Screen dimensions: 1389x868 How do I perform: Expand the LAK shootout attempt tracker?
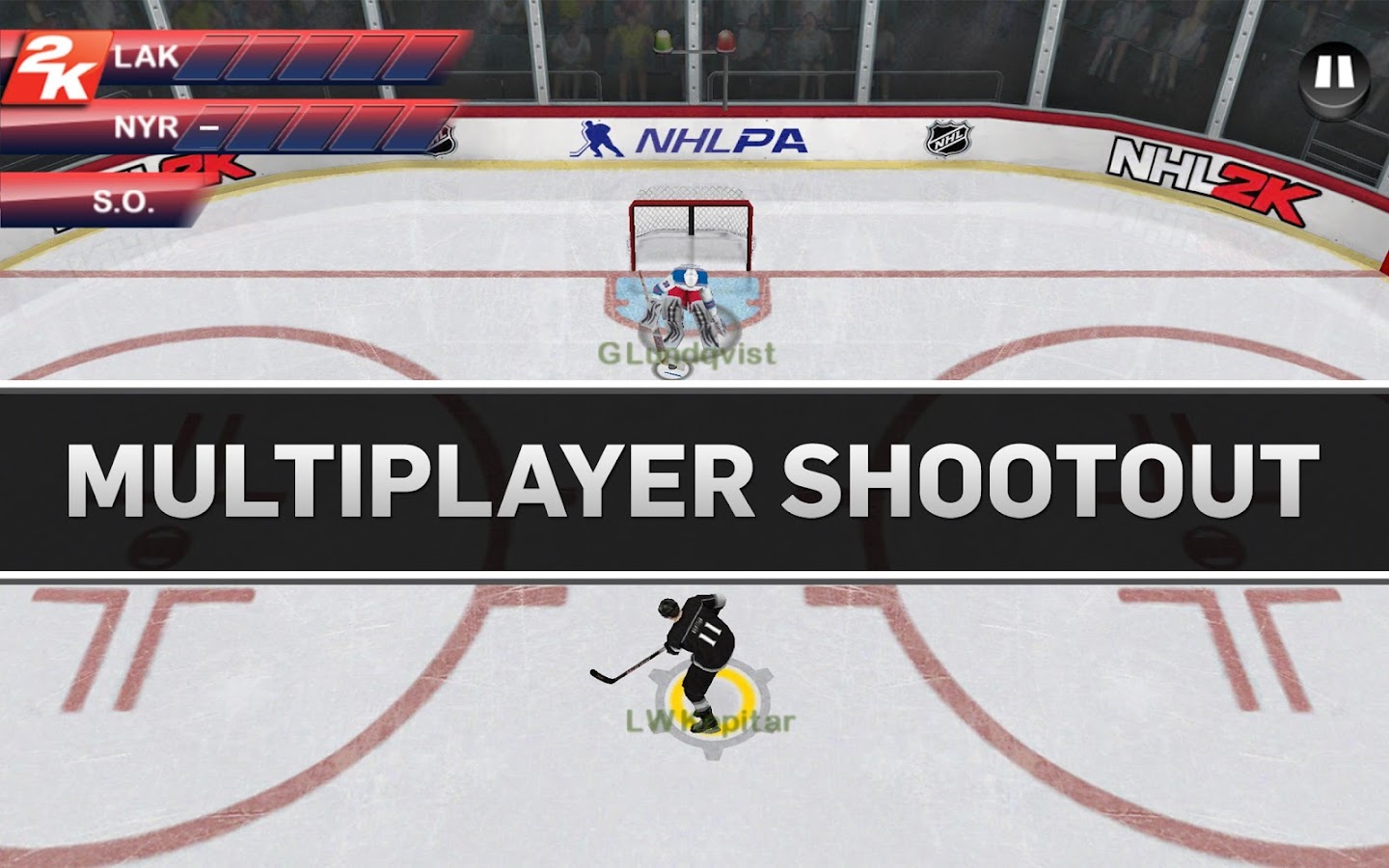[289, 60]
